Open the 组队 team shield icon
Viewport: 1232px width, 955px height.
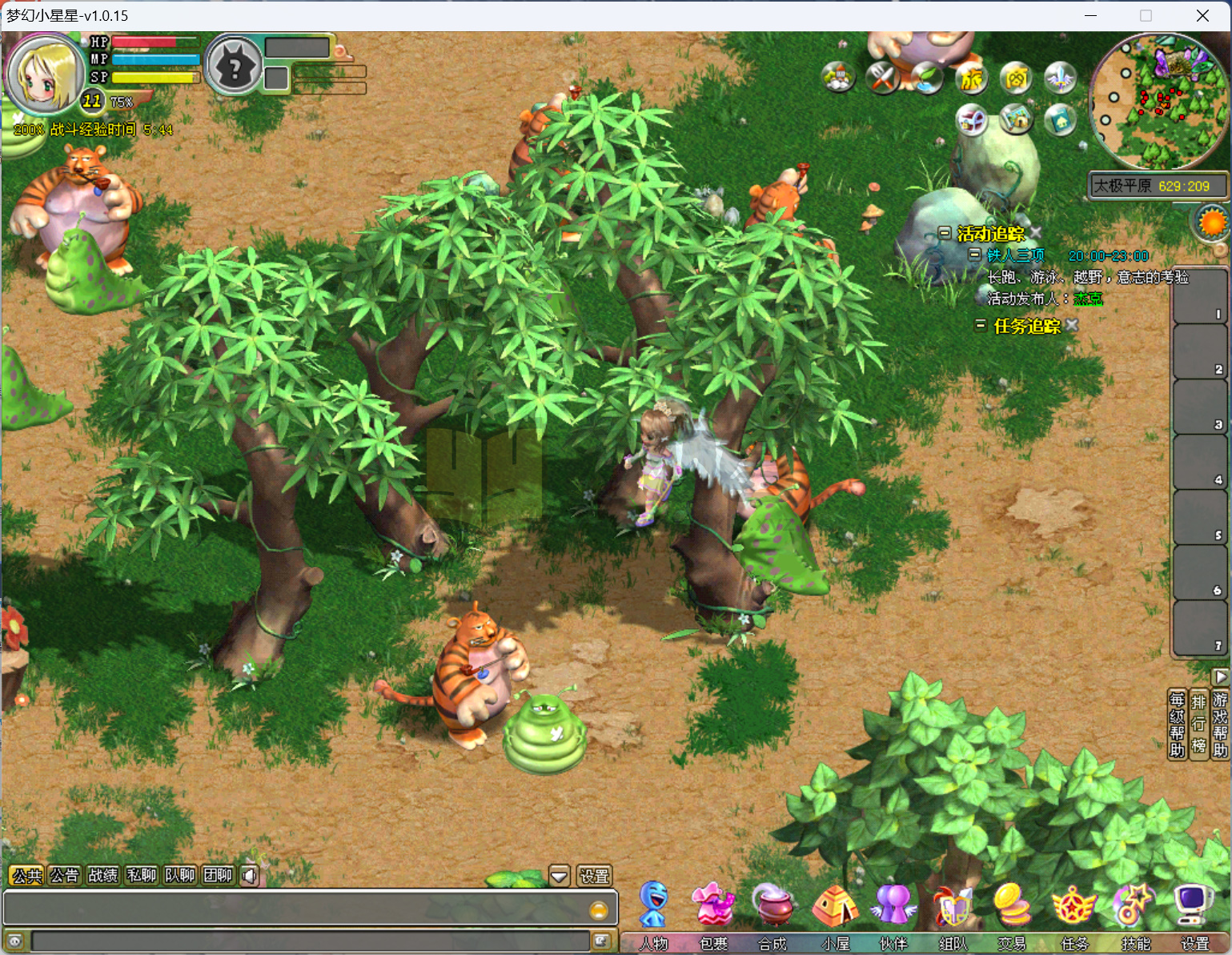953,905
